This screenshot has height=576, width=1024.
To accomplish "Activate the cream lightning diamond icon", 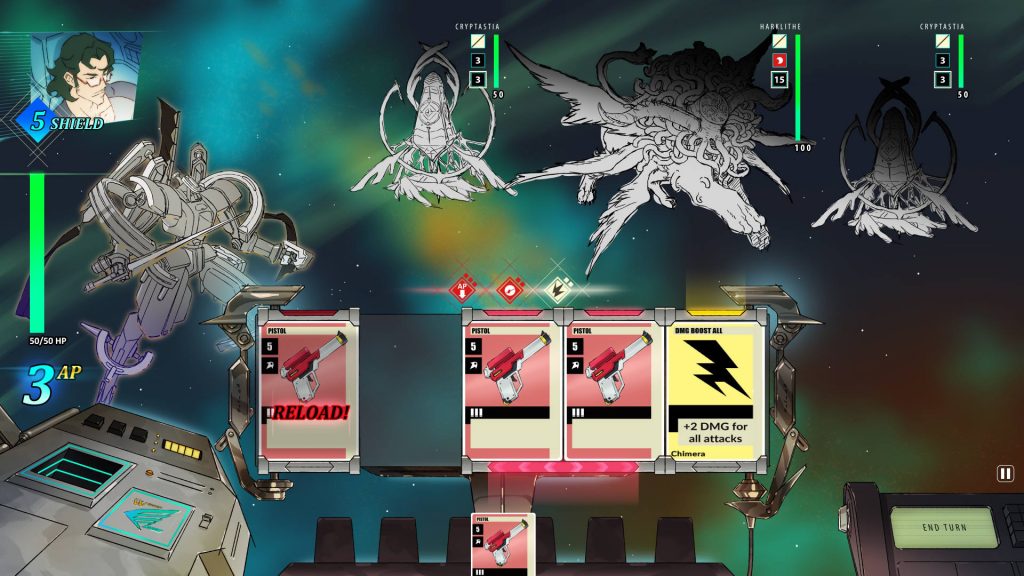I will 555,291.
